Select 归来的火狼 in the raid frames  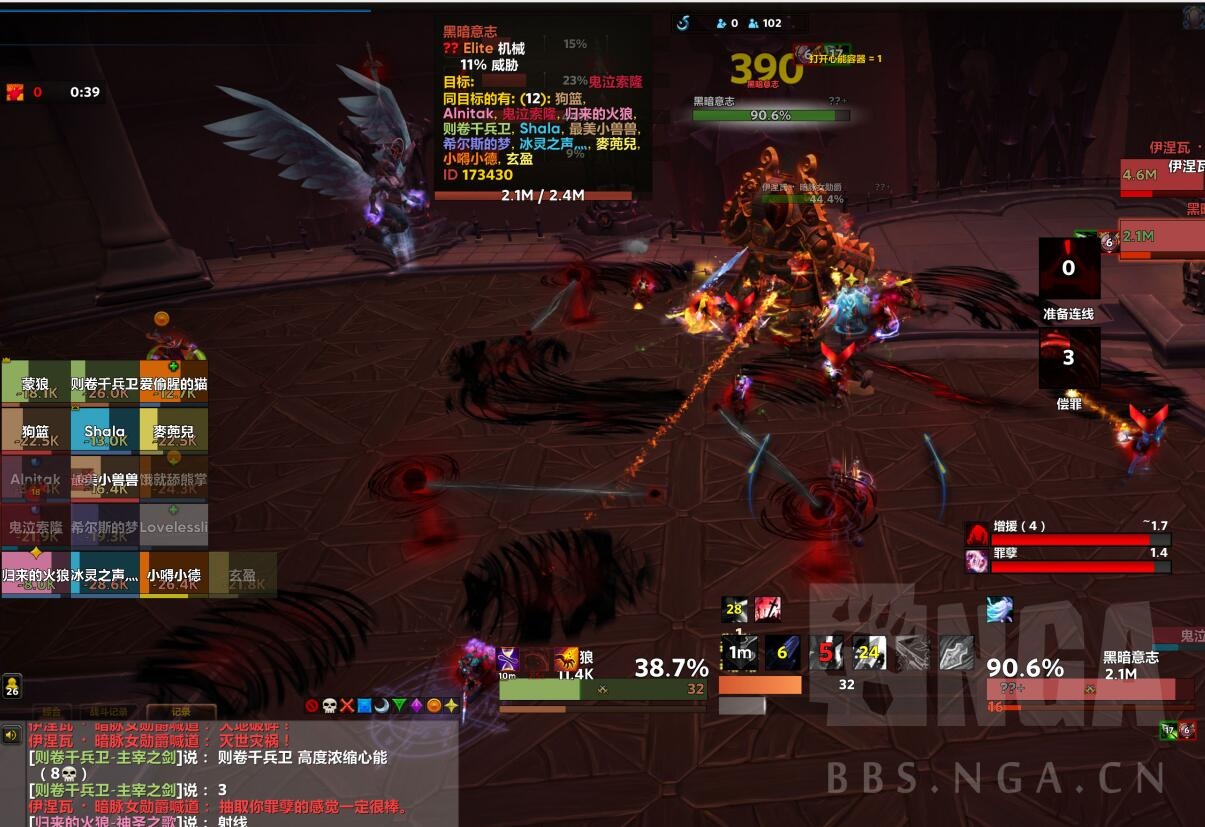pos(35,575)
